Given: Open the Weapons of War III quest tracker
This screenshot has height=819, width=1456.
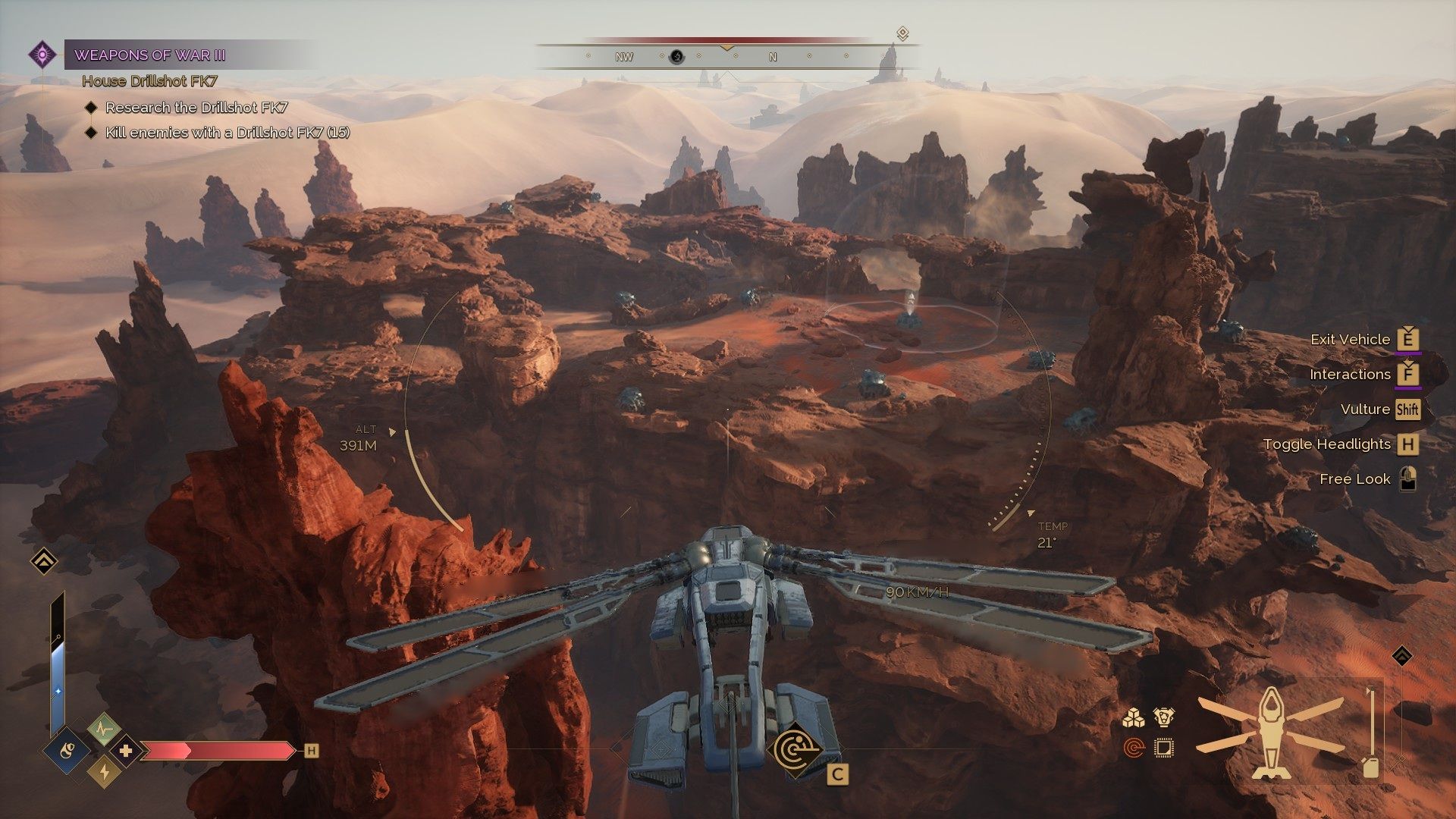Looking at the screenshot, I should (x=149, y=55).
